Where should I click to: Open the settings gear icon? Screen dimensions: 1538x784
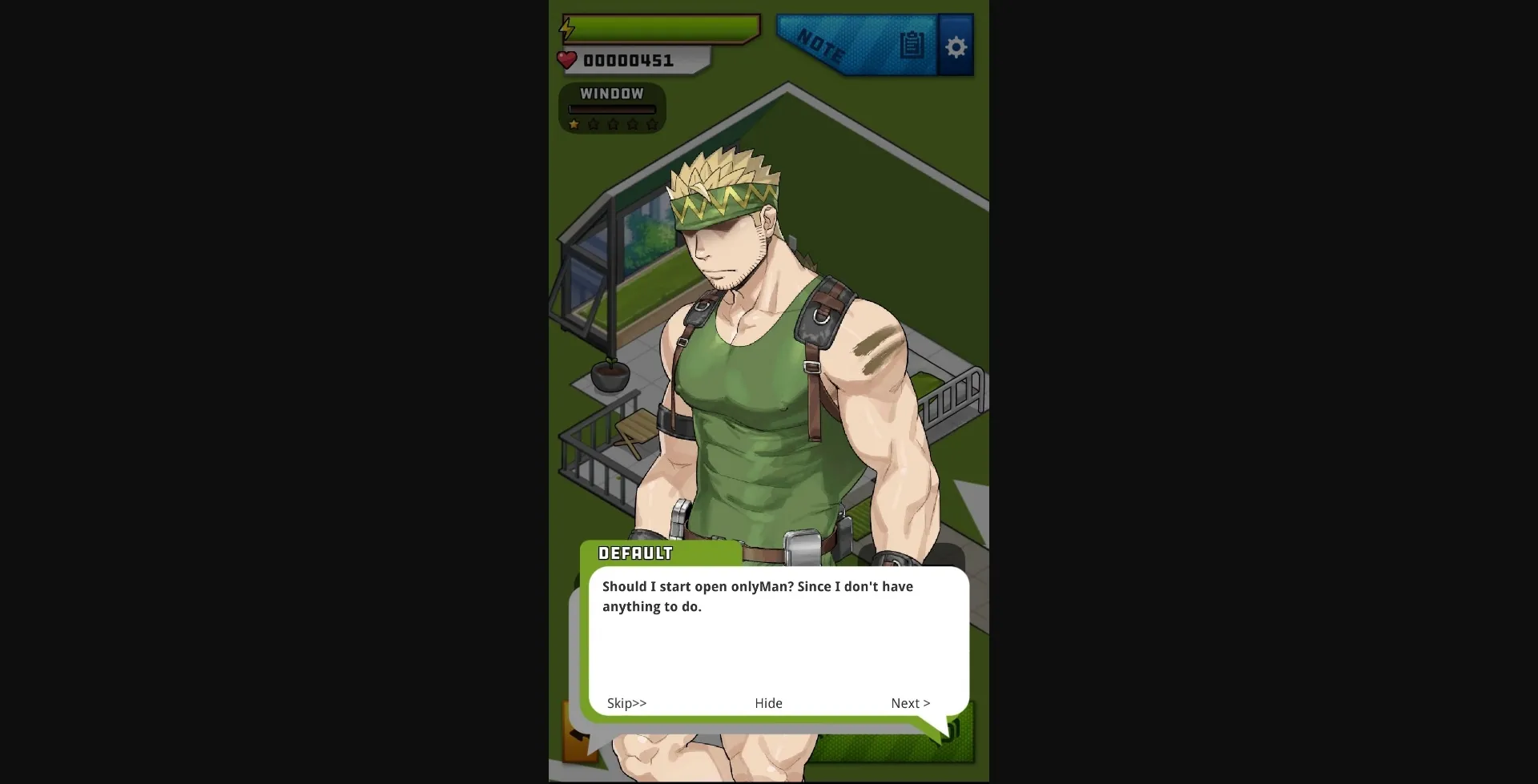pos(955,46)
